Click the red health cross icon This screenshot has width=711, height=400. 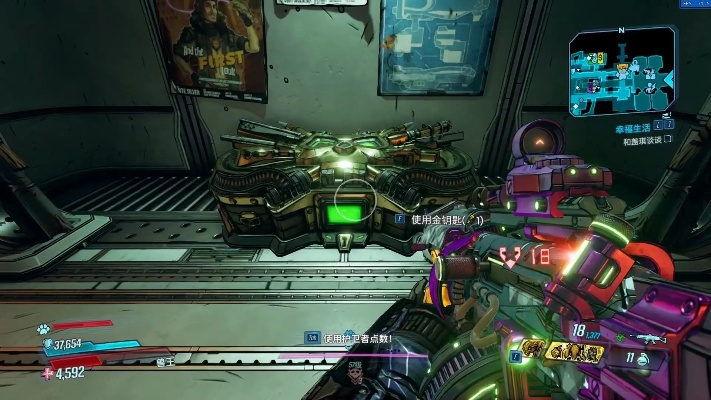click(48, 373)
